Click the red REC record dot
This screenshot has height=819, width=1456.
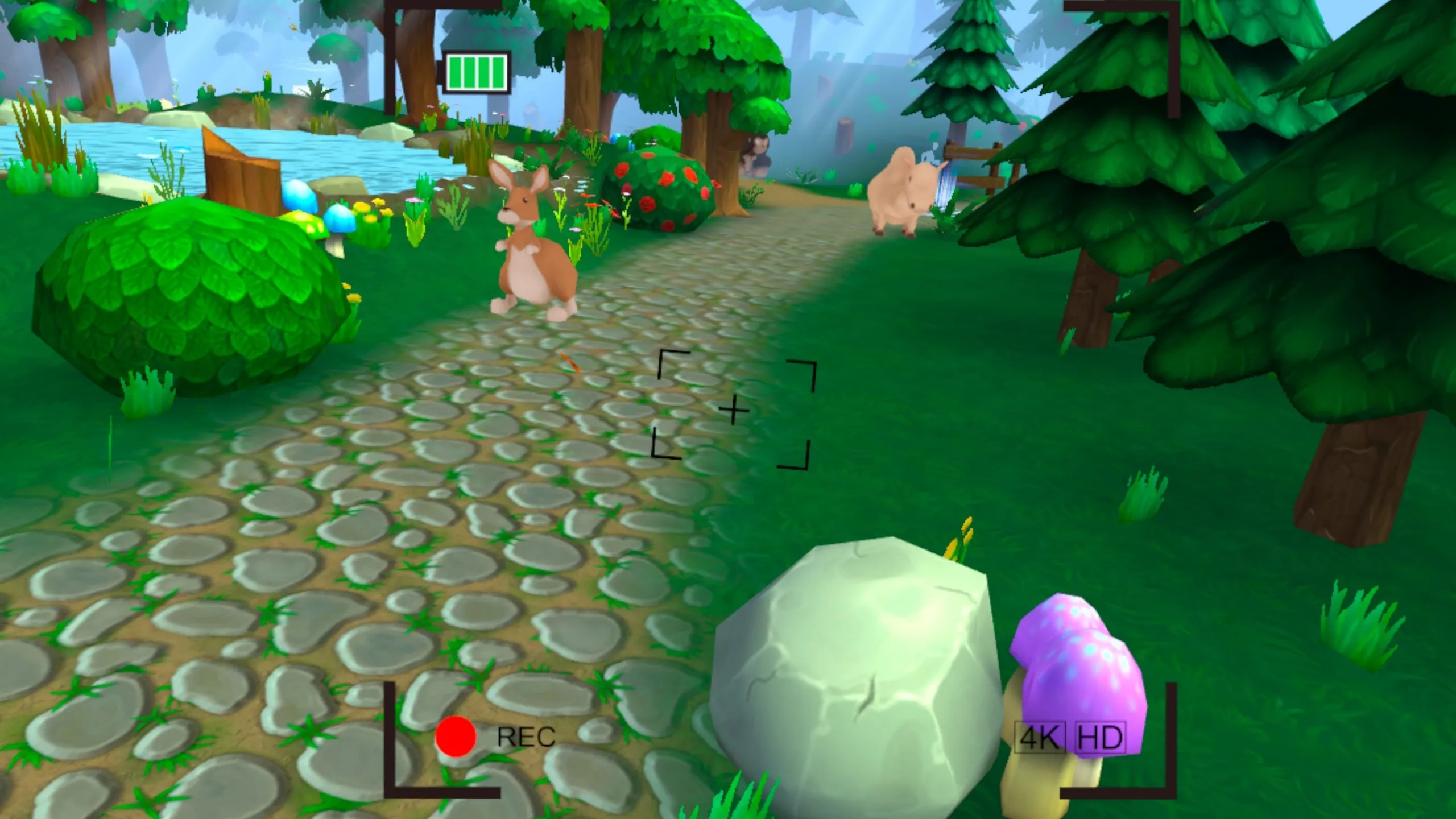(455, 737)
